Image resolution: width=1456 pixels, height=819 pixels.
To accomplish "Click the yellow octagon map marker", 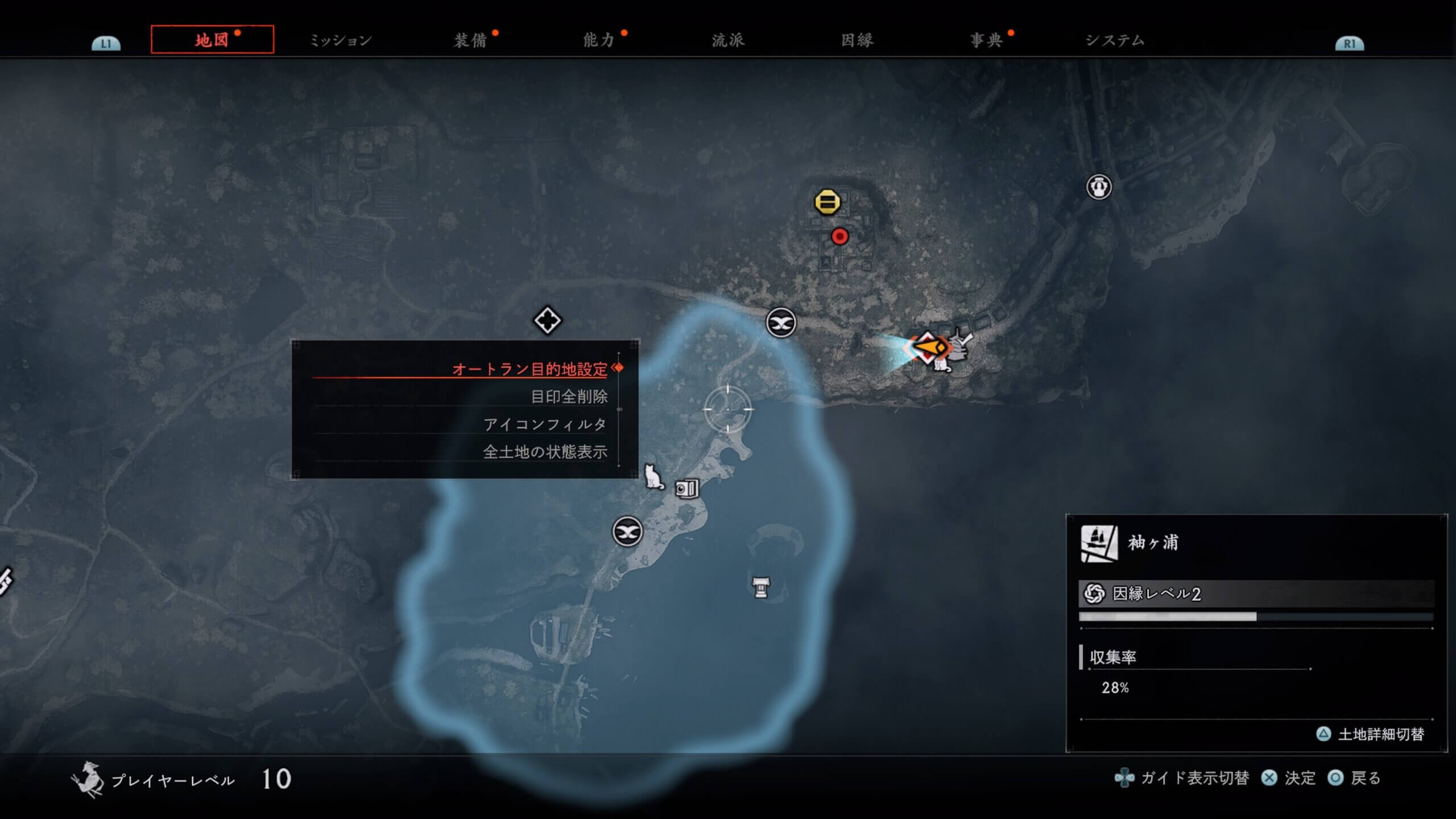I will coord(827,202).
